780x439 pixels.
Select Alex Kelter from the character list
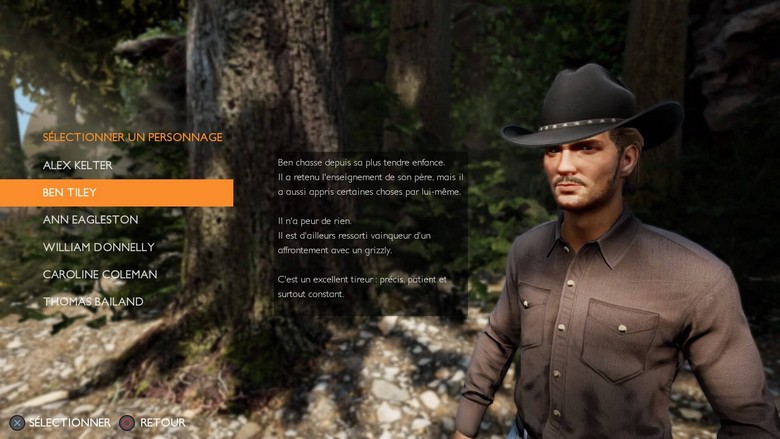click(78, 165)
